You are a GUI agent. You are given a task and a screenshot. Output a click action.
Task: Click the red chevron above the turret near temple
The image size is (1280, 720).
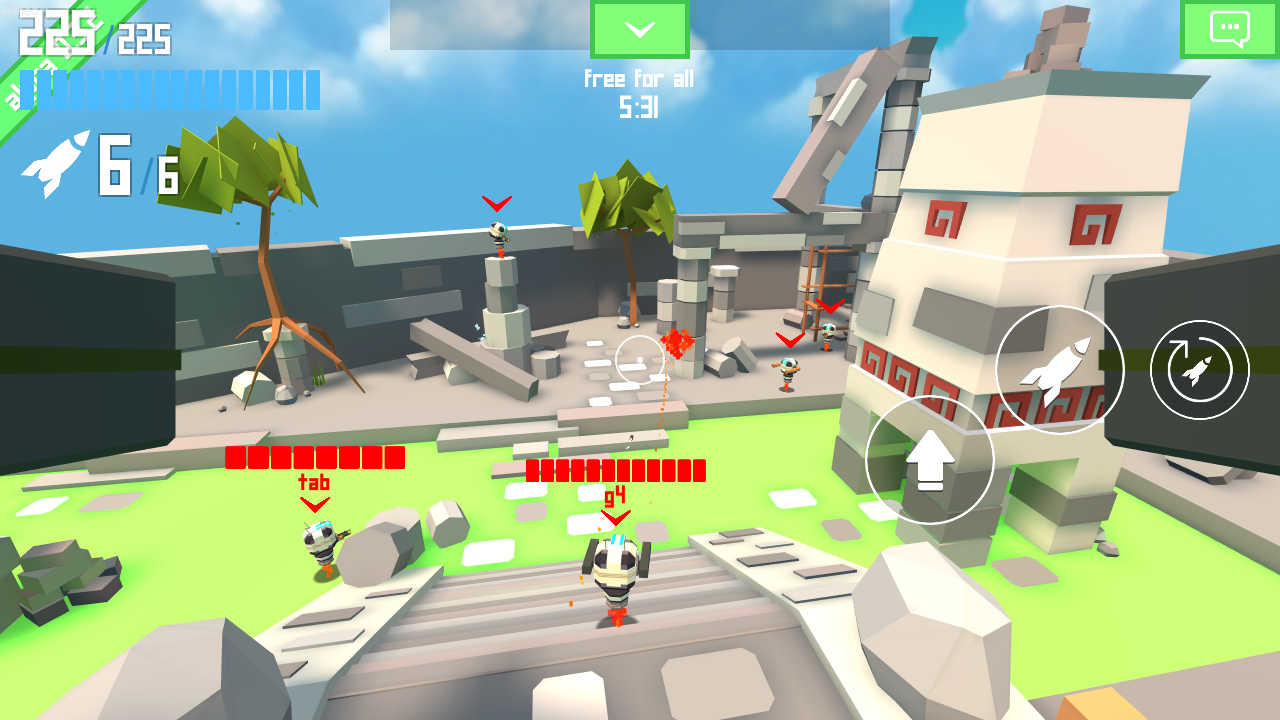coord(788,339)
